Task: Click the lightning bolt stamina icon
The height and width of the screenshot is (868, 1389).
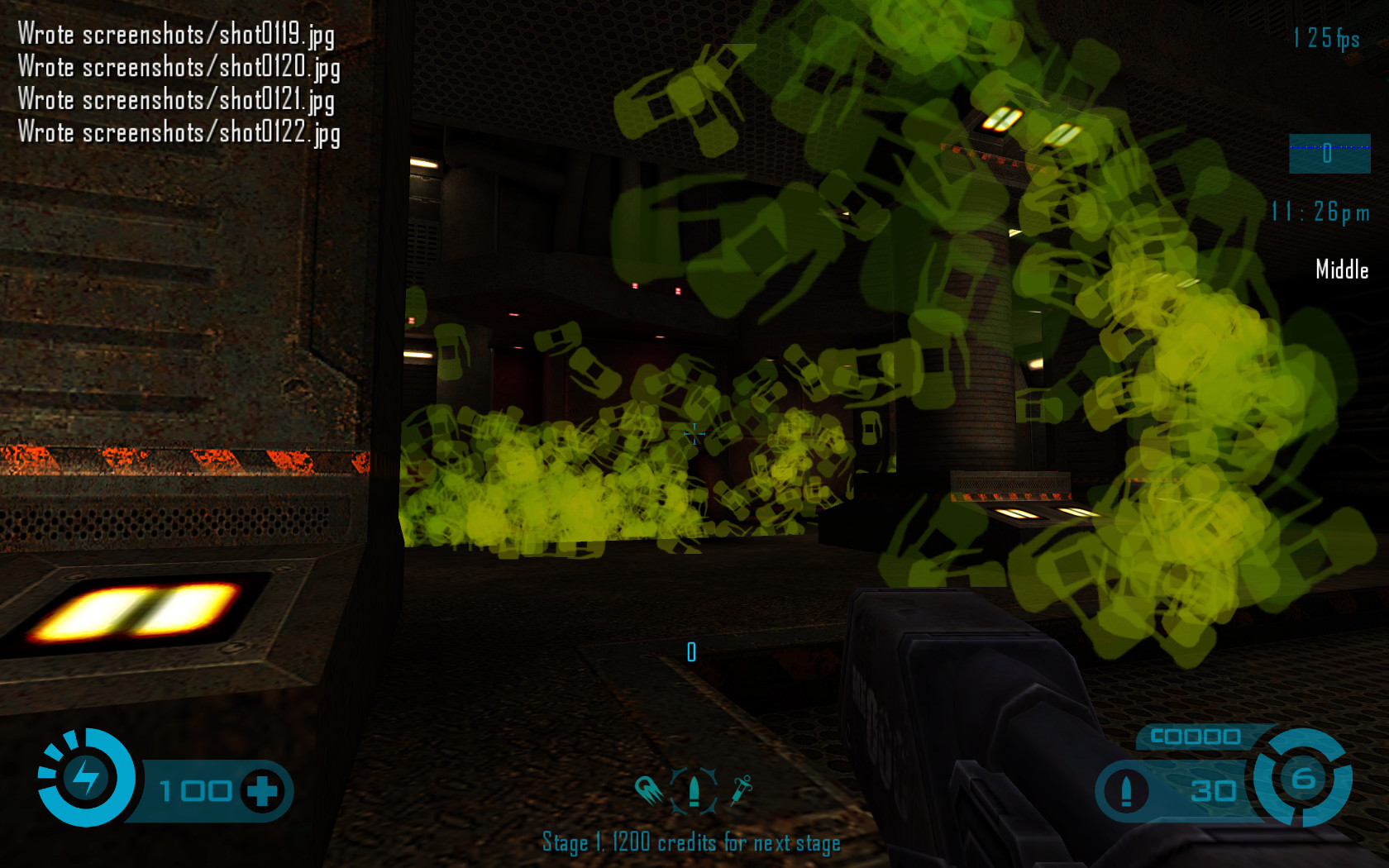Action: pos(85,778)
